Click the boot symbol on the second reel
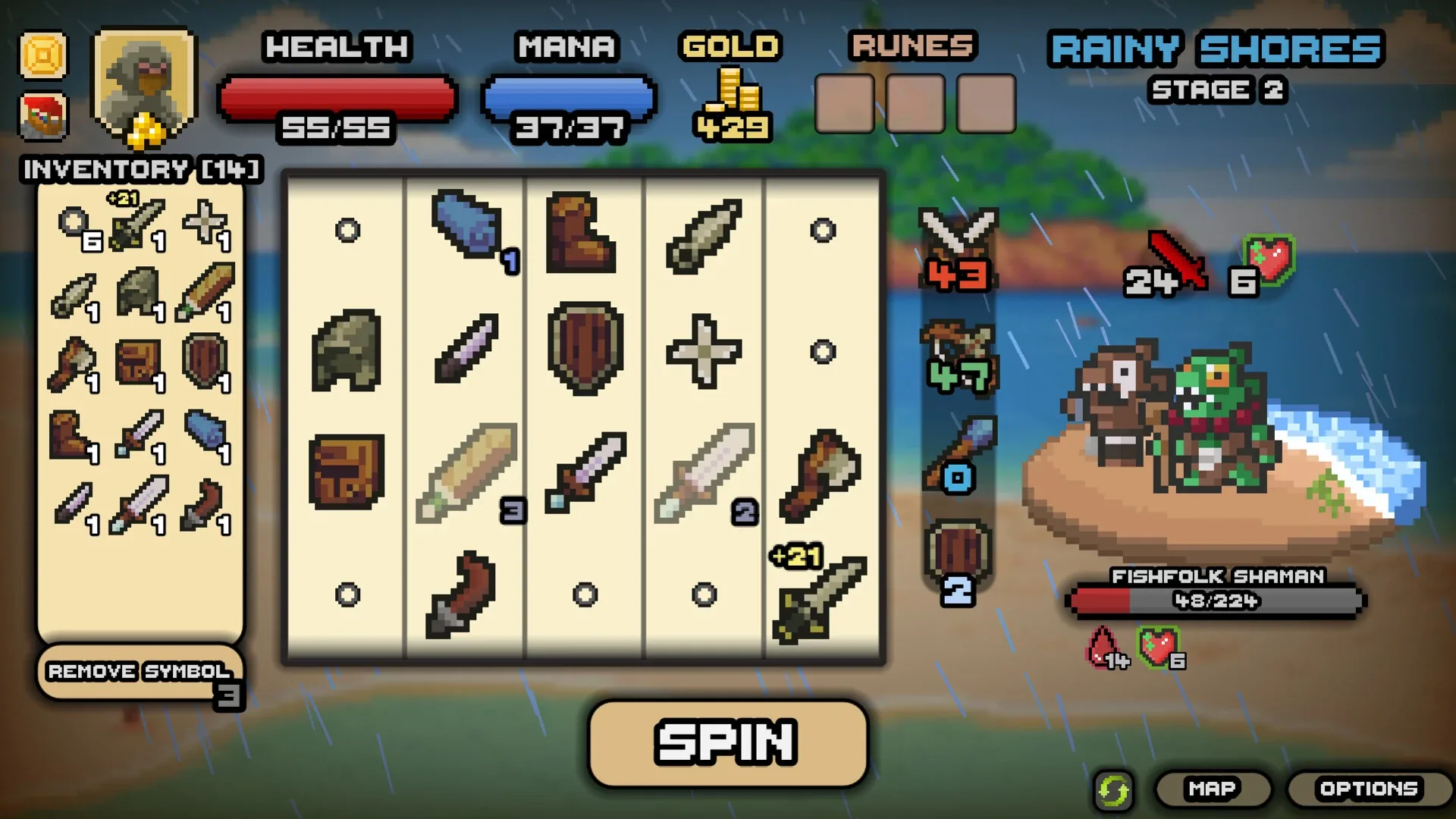 tap(580, 231)
